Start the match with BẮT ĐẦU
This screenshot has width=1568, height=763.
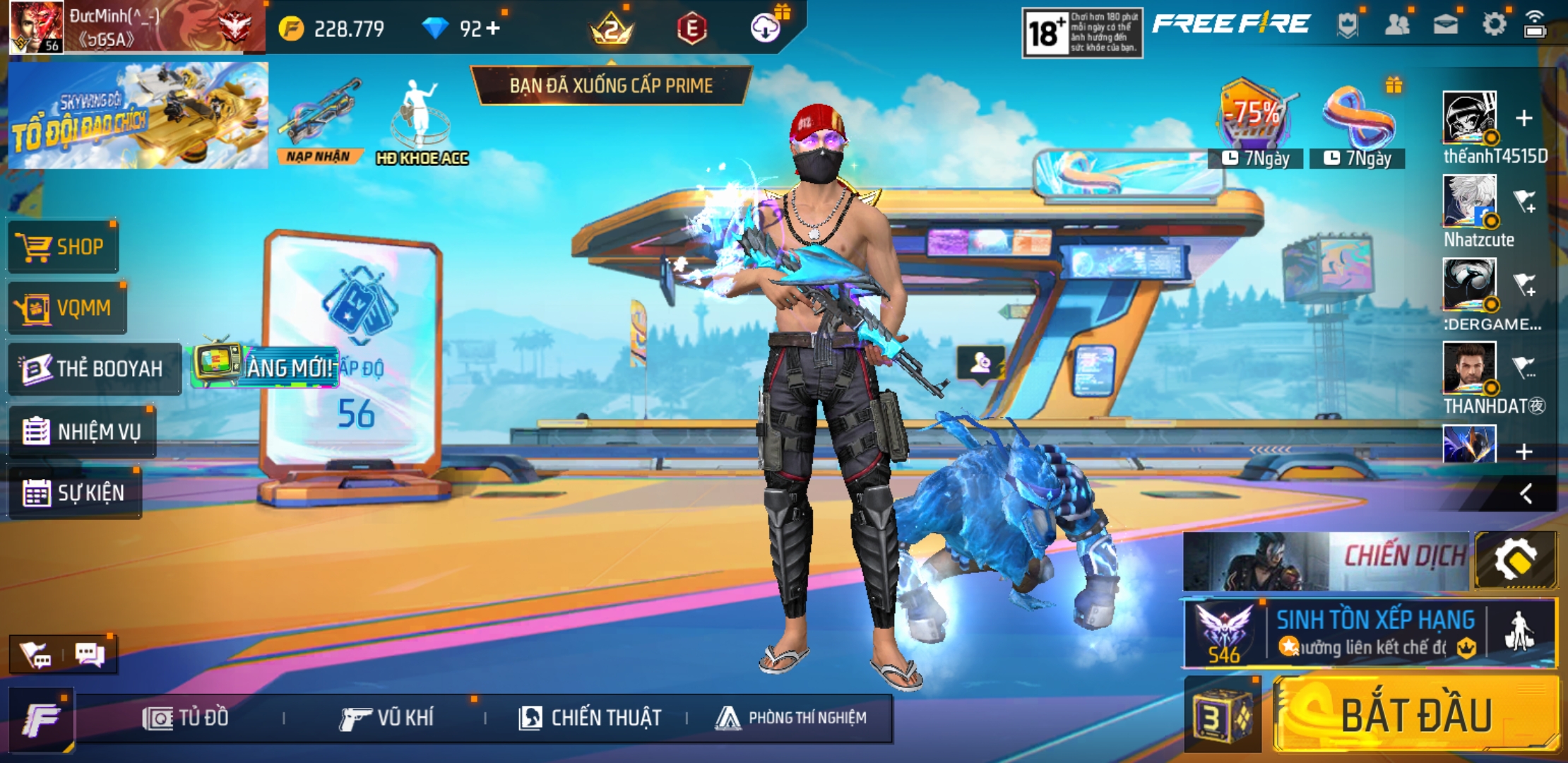click(1416, 715)
